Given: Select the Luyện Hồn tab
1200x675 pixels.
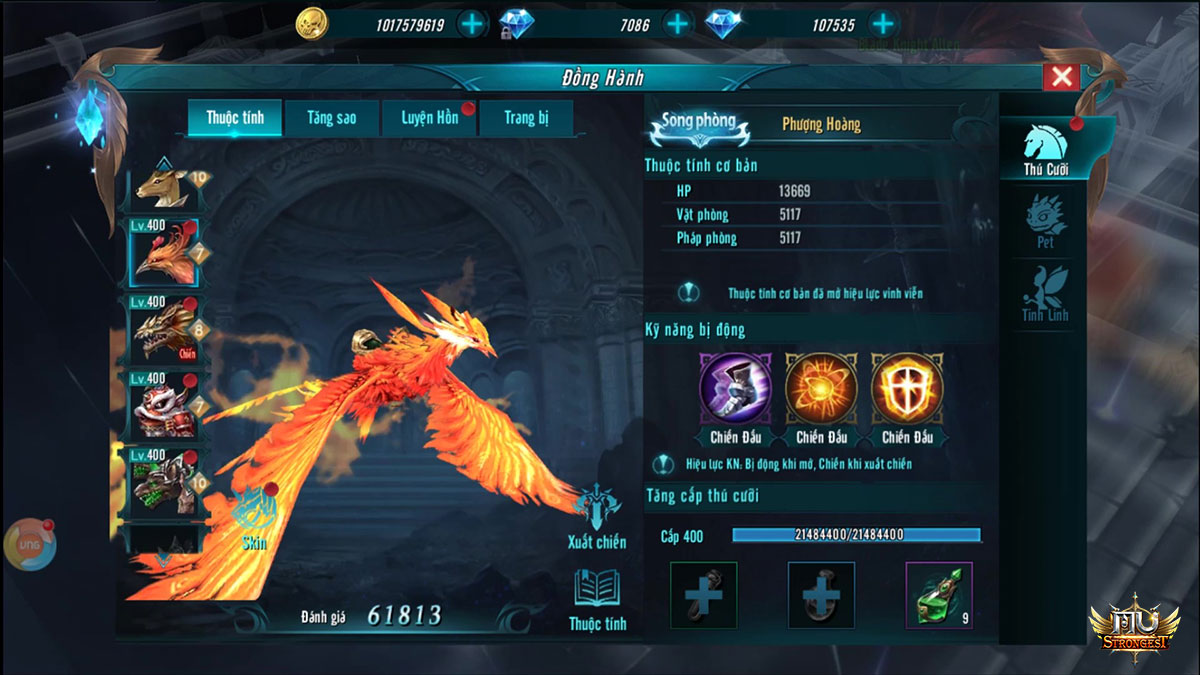Looking at the screenshot, I should [x=429, y=118].
